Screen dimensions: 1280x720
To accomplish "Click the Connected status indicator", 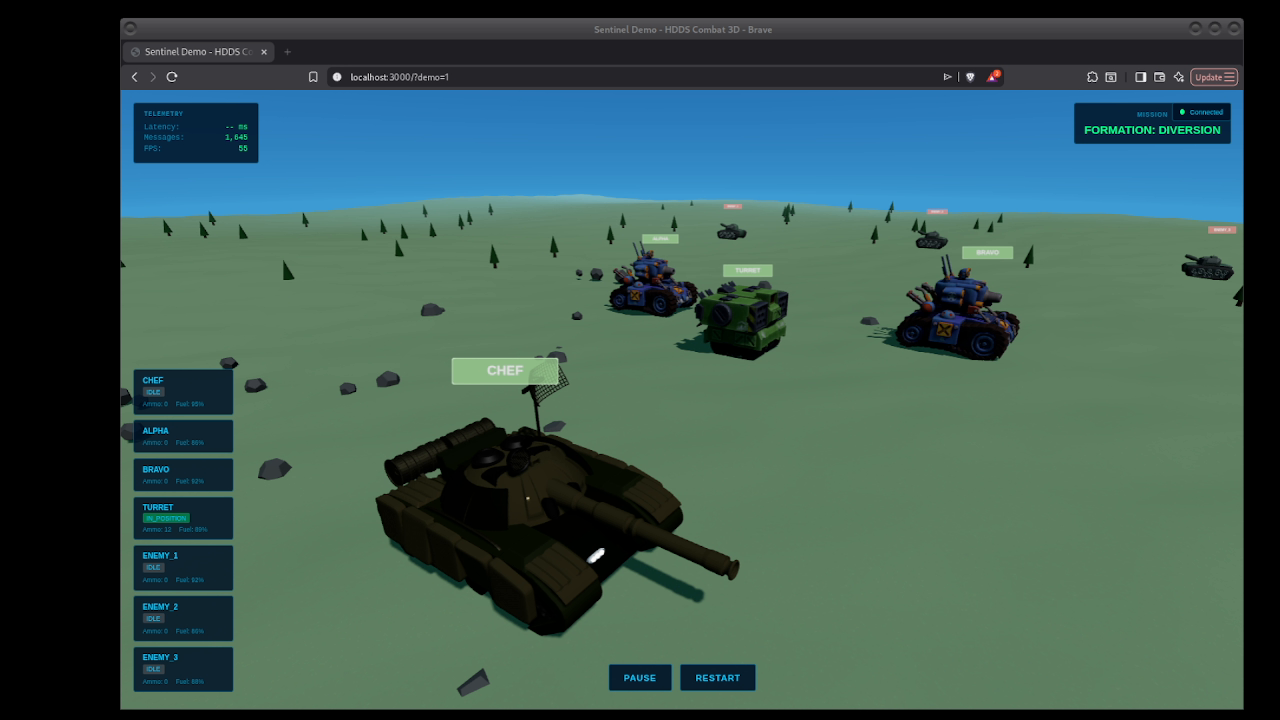I will (x=1200, y=112).
